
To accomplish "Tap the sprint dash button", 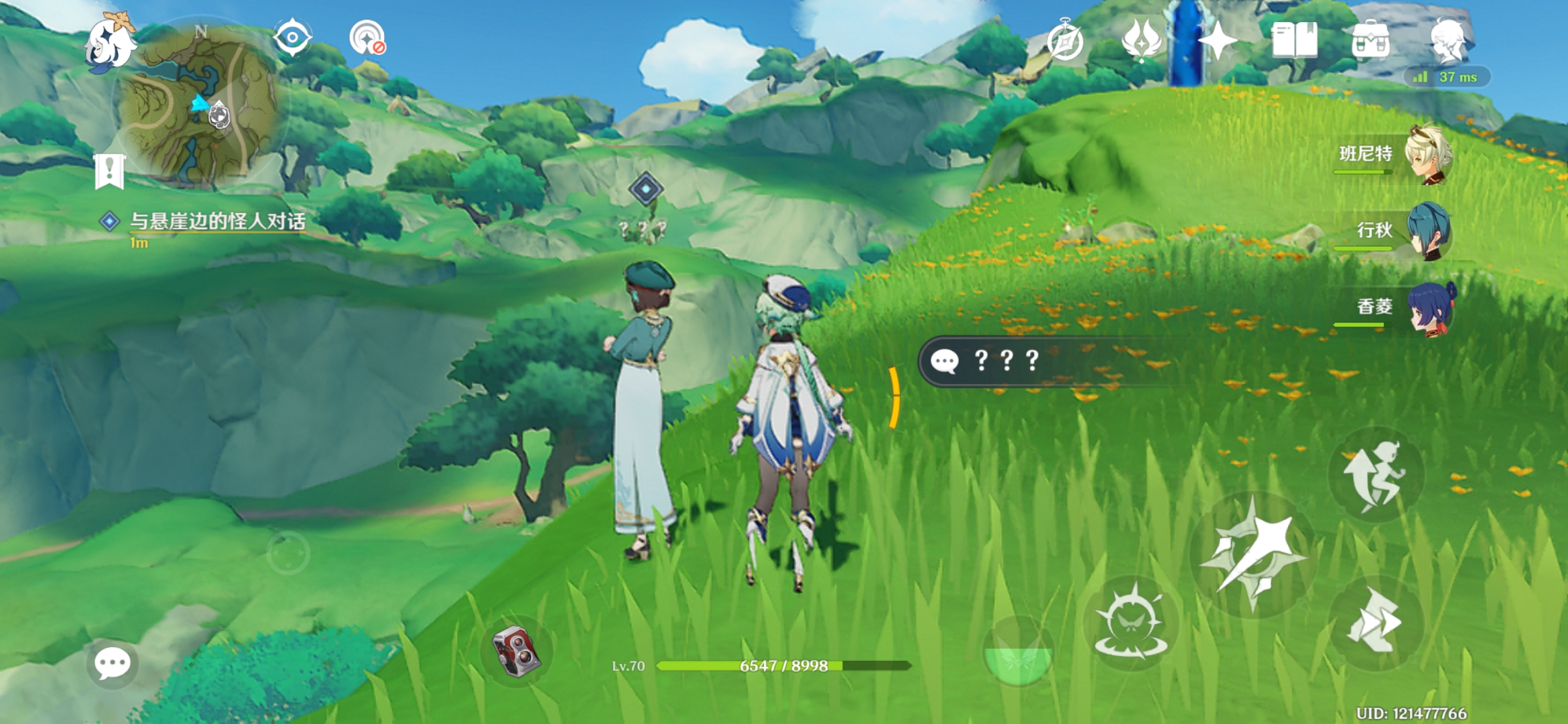I will point(1376,622).
